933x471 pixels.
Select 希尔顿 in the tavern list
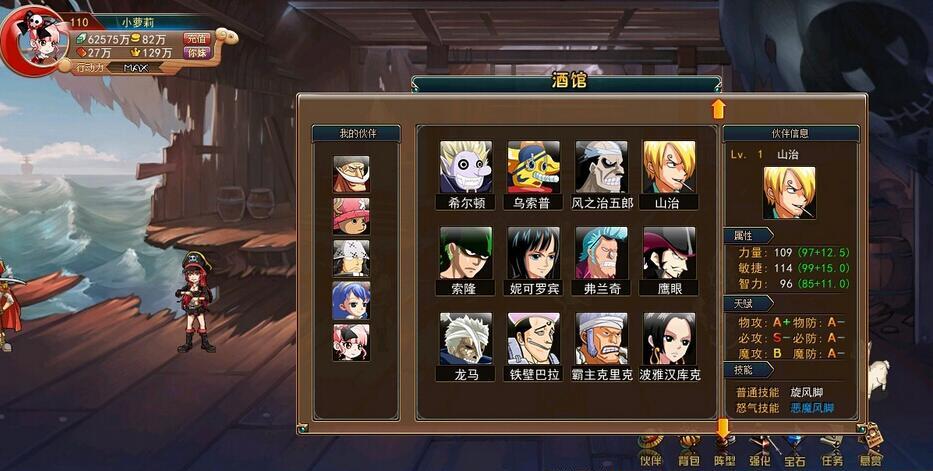point(466,166)
